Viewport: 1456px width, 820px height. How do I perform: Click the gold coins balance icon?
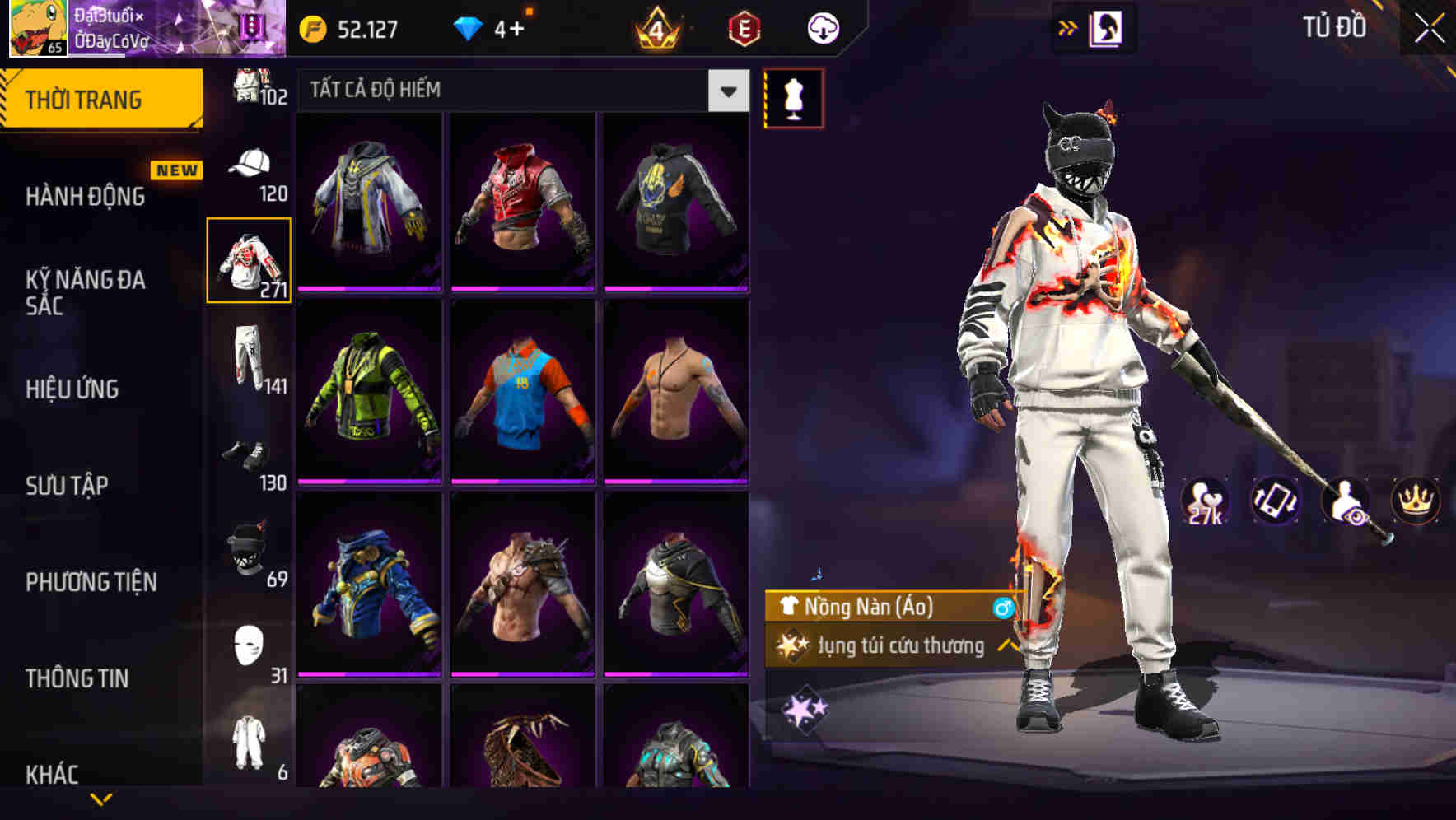pyautogui.click(x=311, y=26)
